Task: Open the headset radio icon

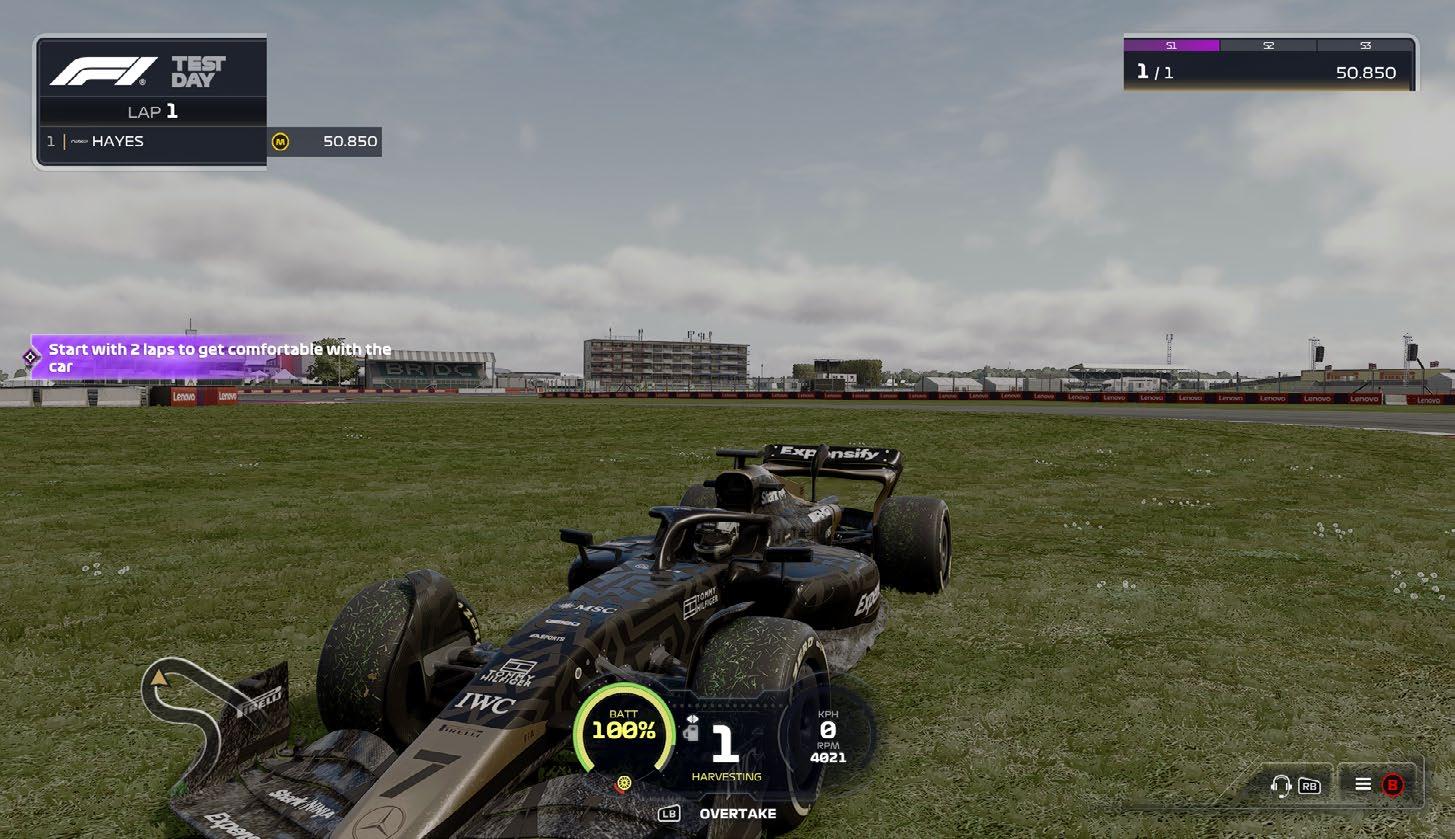Action: (1280, 785)
